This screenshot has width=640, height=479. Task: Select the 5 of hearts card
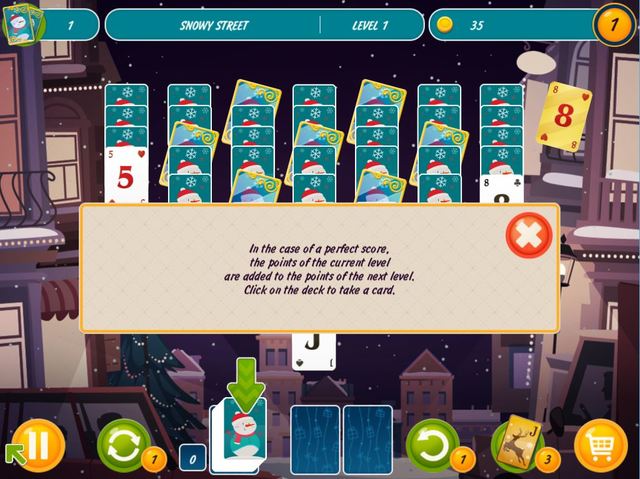pyautogui.click(x=126, y=178)
